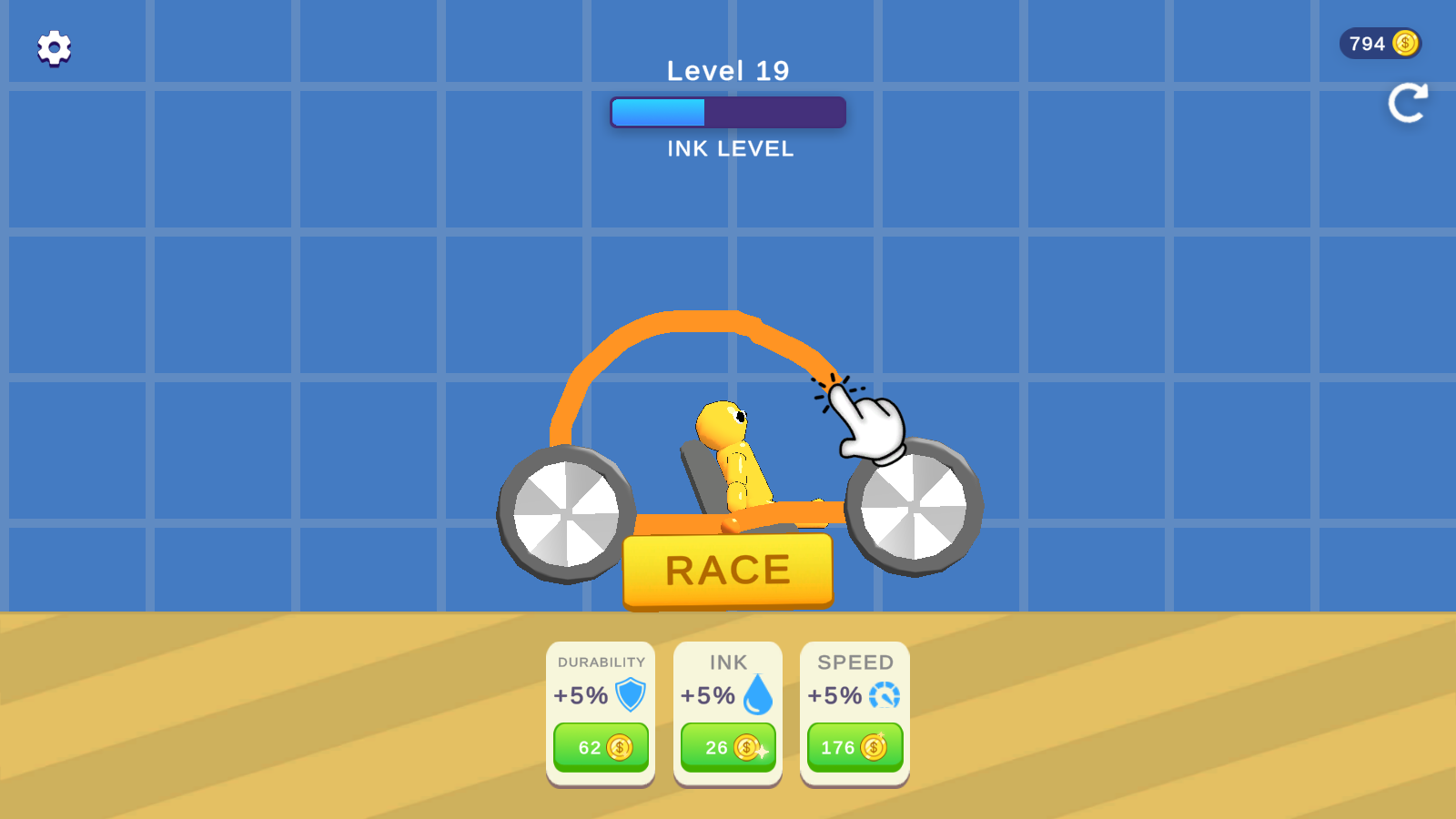
Task: Click the Level 19 title text
Action: click(x=727, y=71)
